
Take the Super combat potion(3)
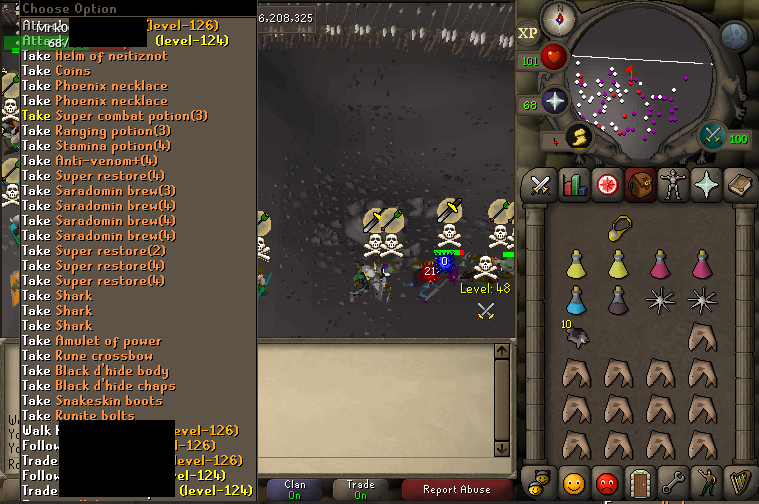click(x=114, y=115)
